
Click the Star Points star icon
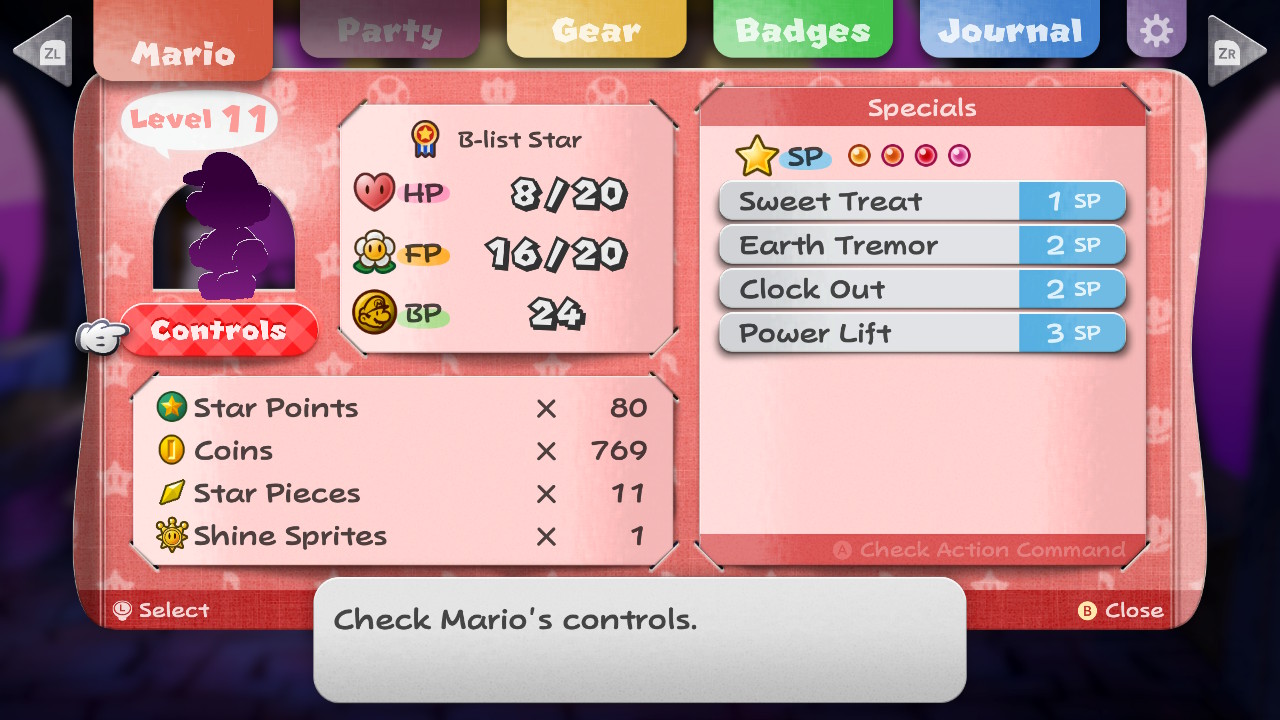point(172,408)
